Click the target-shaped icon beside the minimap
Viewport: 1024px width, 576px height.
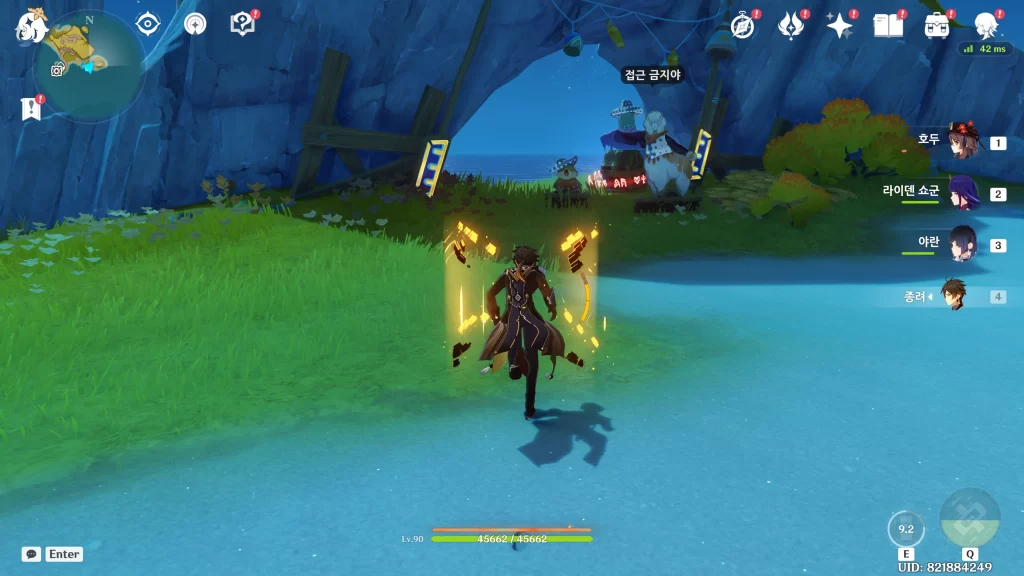coord(148,24)
